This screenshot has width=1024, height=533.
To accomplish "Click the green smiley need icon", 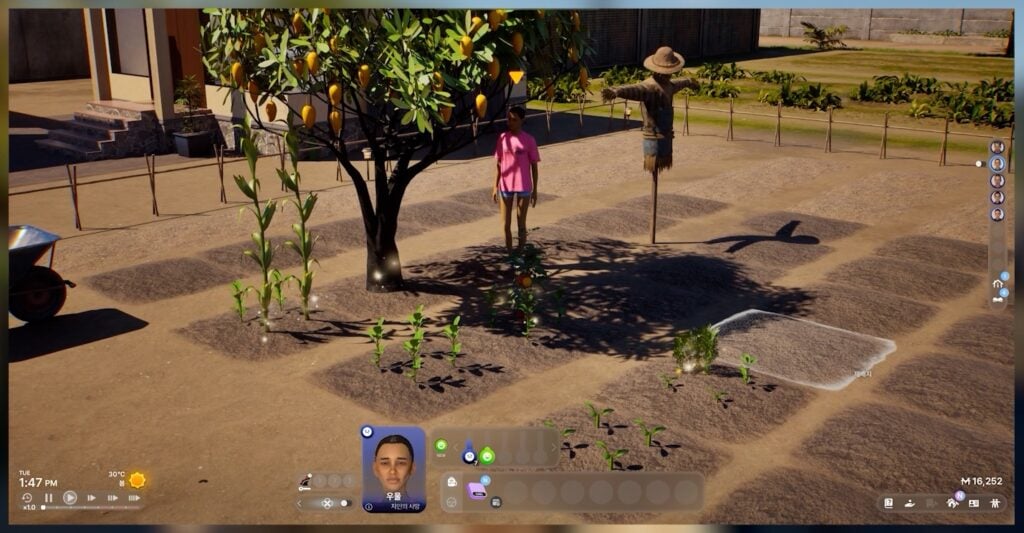I will pos(441,445).
